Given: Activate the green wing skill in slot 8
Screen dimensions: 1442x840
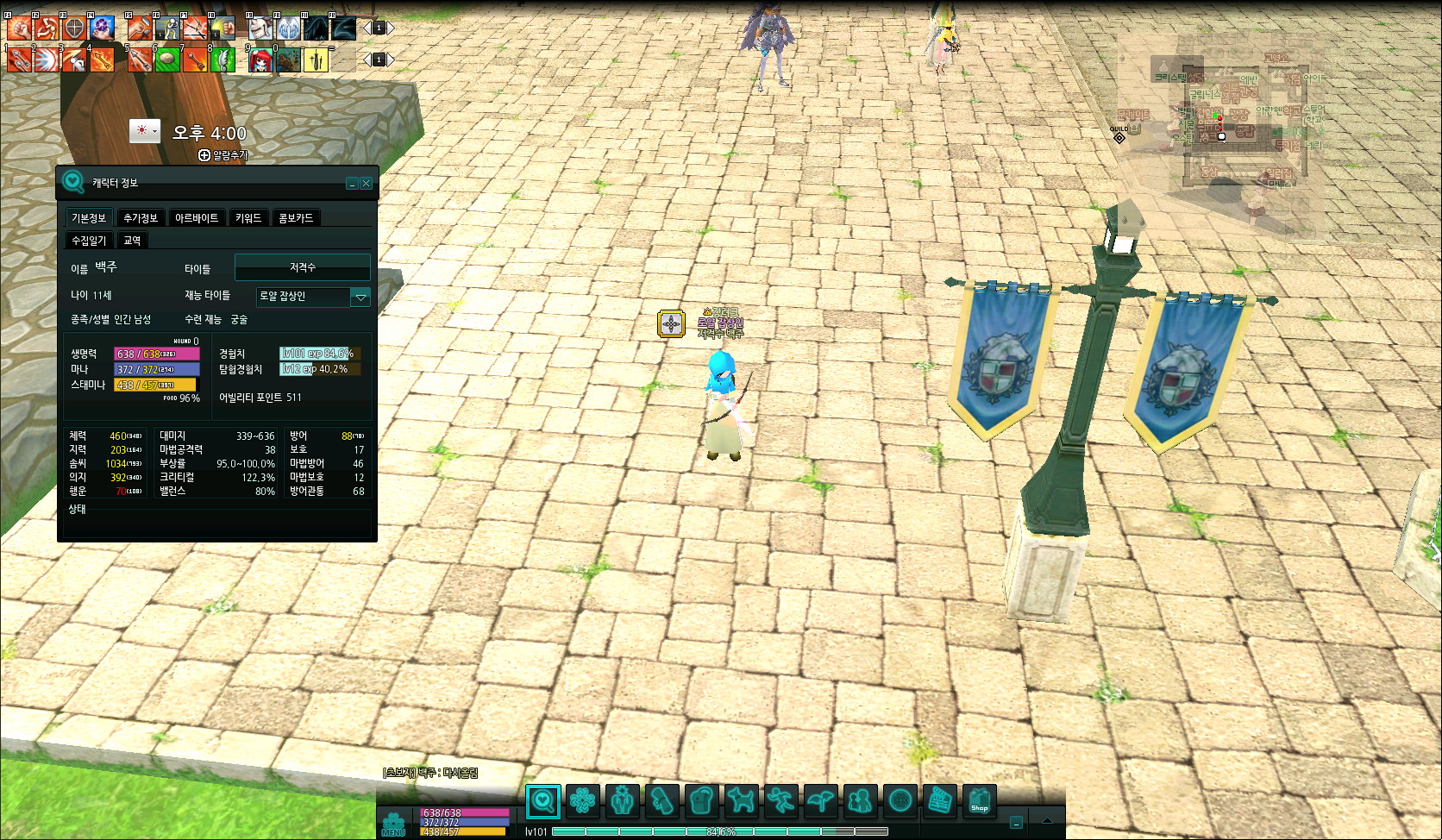Looking at the screenshot, I should pyautogui.click(x=223, y=60).
